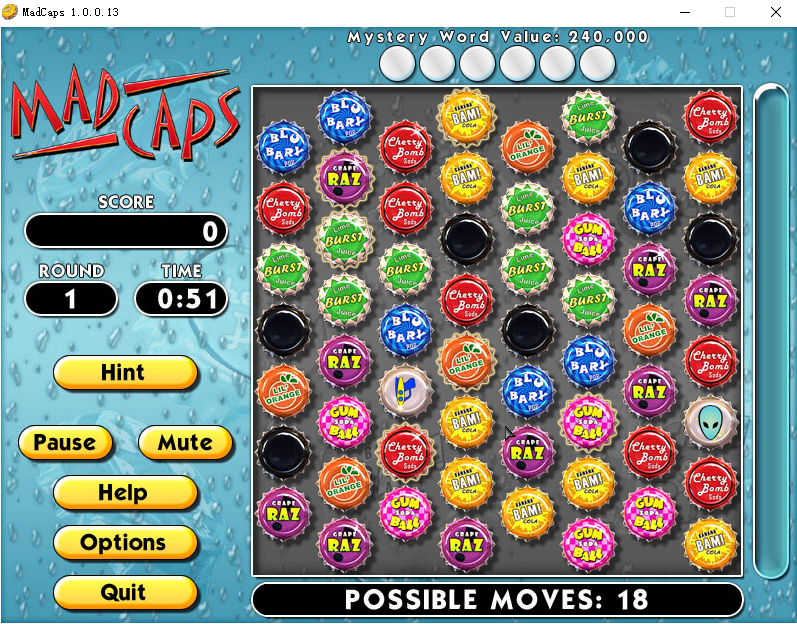The height and width of the screenshot is (624, 797).
Task: Quit the current game
Action: tap(125, 592)
